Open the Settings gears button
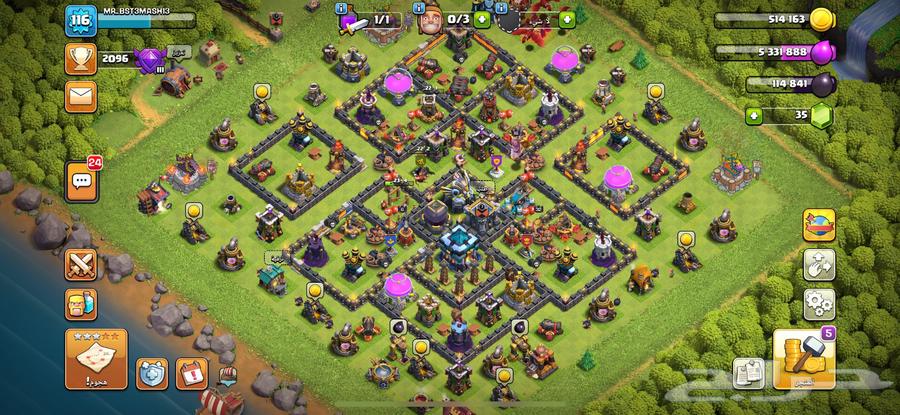The width and height of the screenshot is (900, 415). [x=819, y=301]
